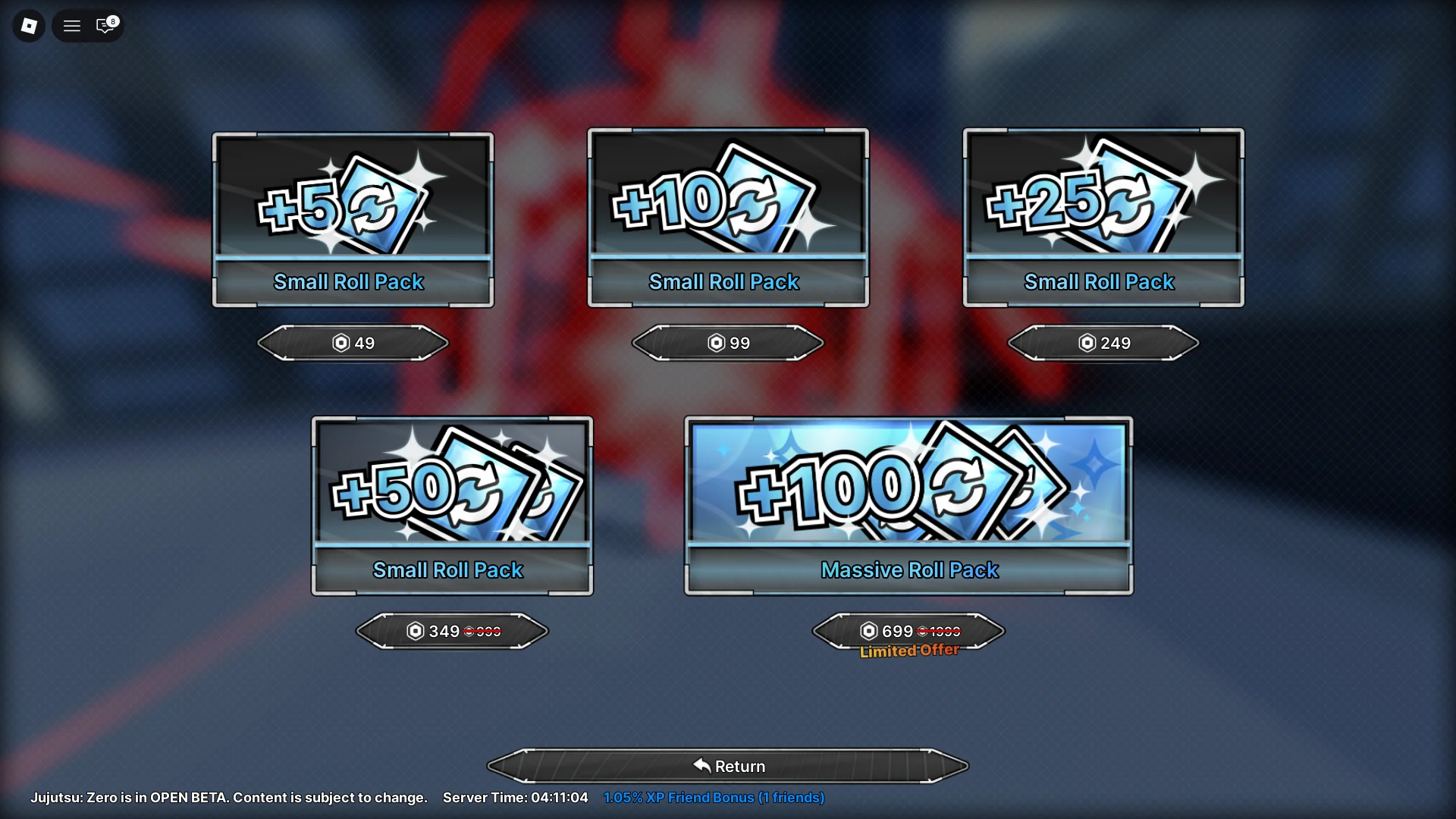Open the Roblox menu icon top-left
Image resolution: width=1456 pixels, height=819 pixels.
28,26
